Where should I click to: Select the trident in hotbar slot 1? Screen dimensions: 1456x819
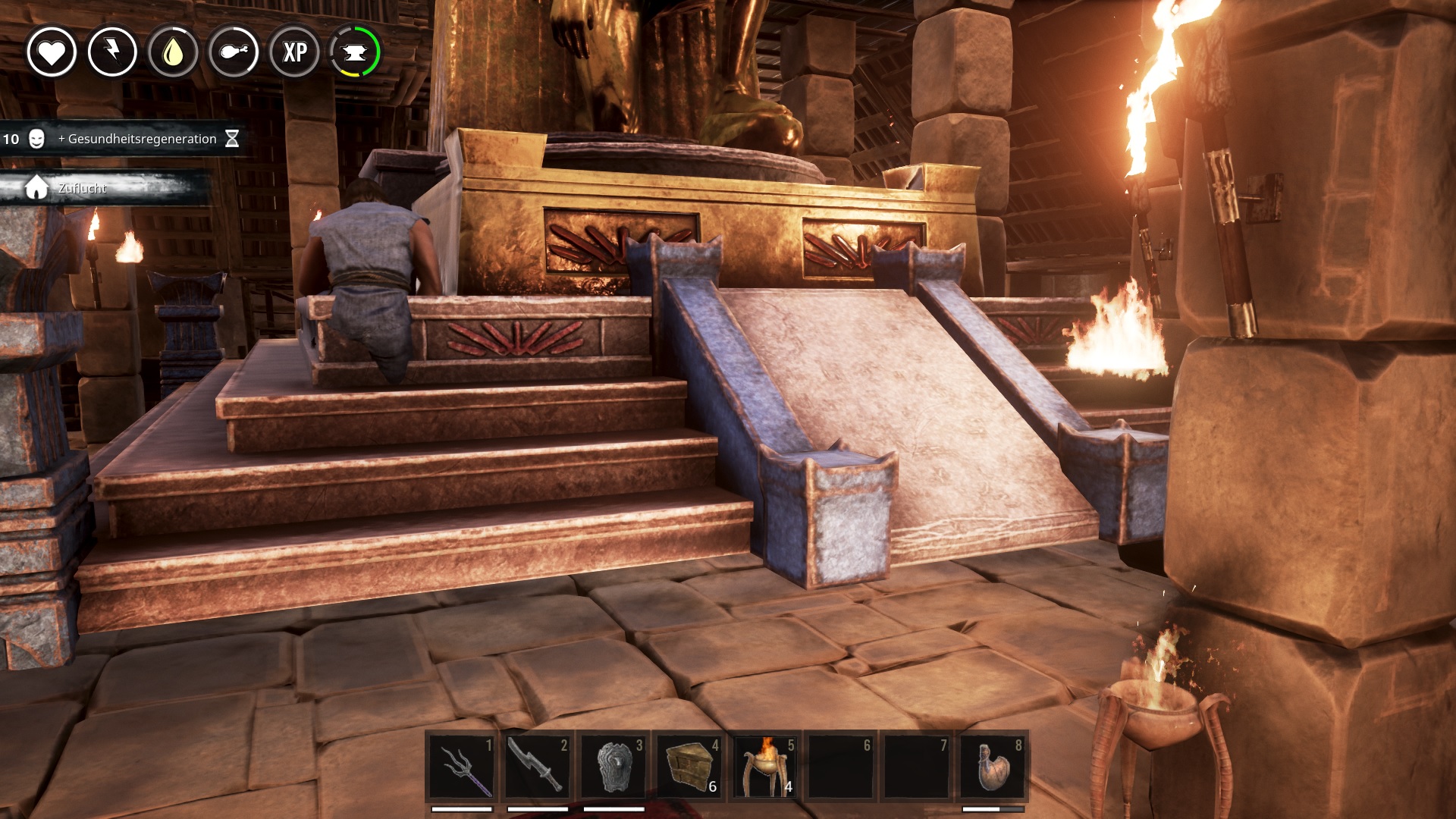(462, 767)
